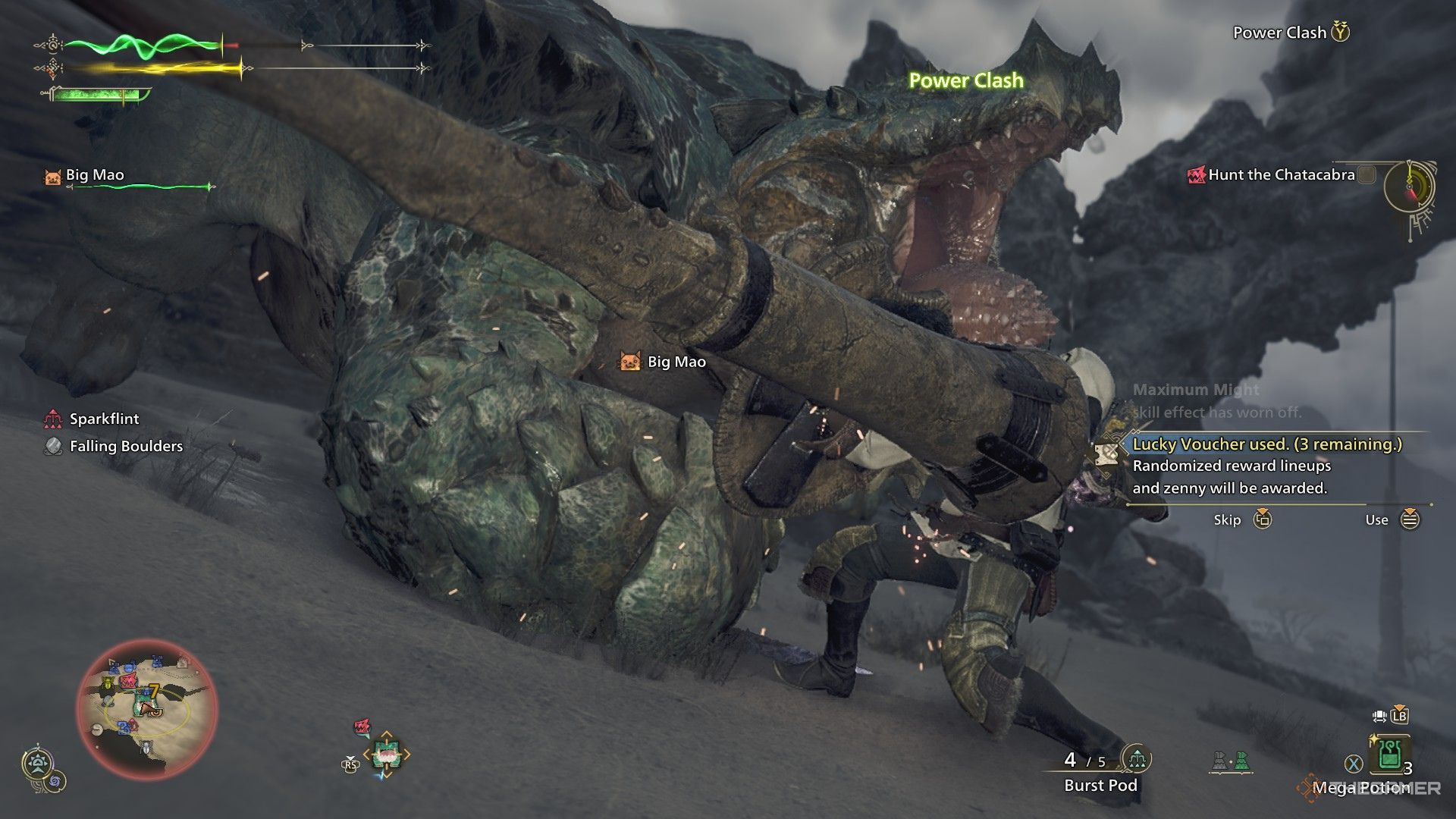1456x819 pixels.
Task: Select the Sparkflint hunting helper icon
Action: [x=52, y=419]
